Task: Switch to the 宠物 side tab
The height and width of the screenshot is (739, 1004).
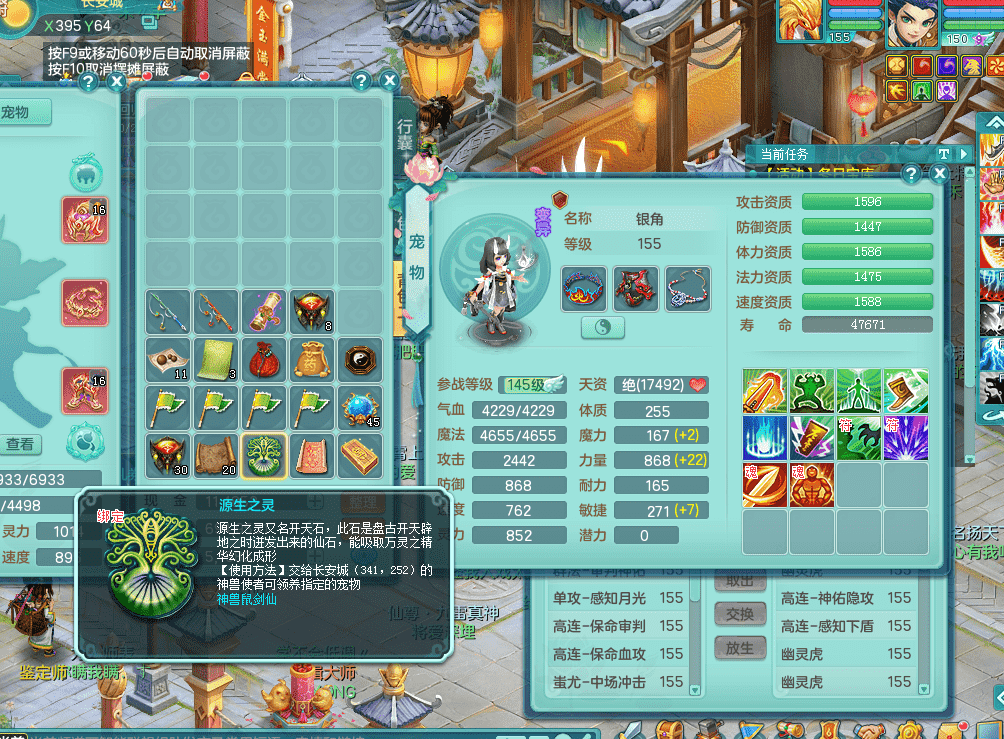Action: point(417,257)
